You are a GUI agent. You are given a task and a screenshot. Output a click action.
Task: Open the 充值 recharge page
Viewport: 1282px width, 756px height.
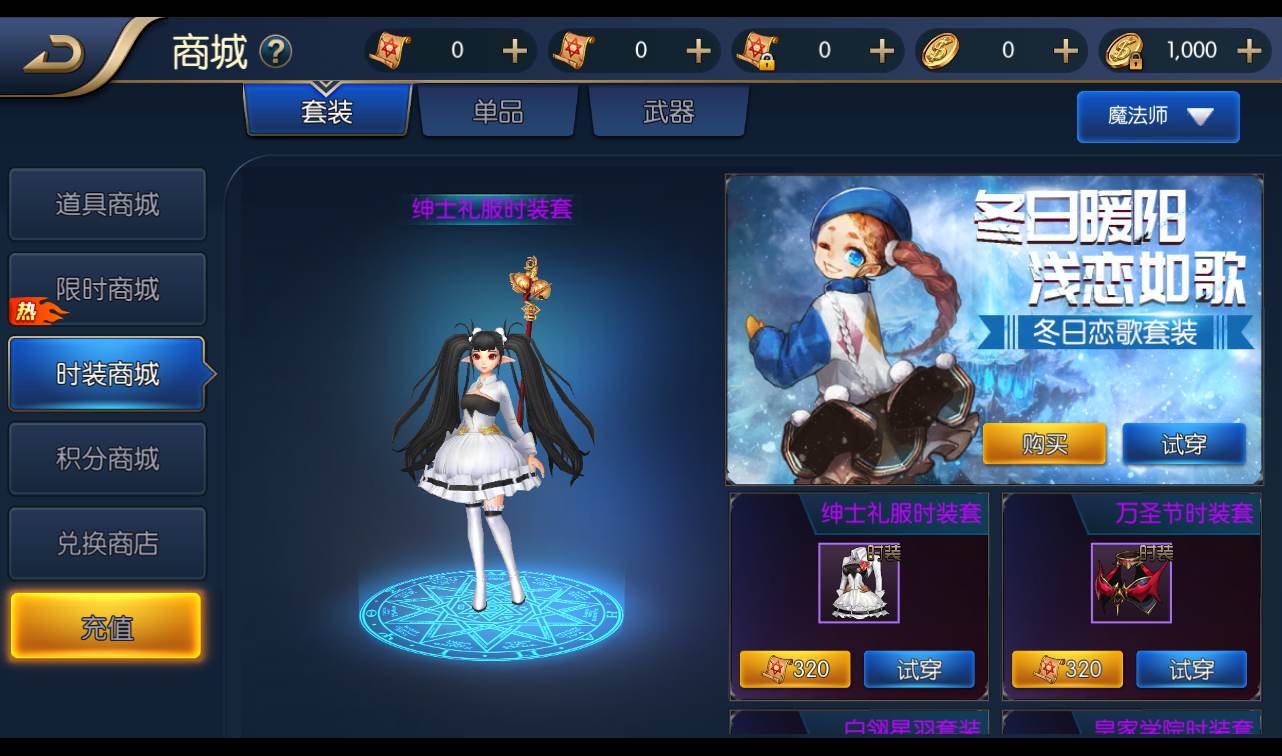107,625
